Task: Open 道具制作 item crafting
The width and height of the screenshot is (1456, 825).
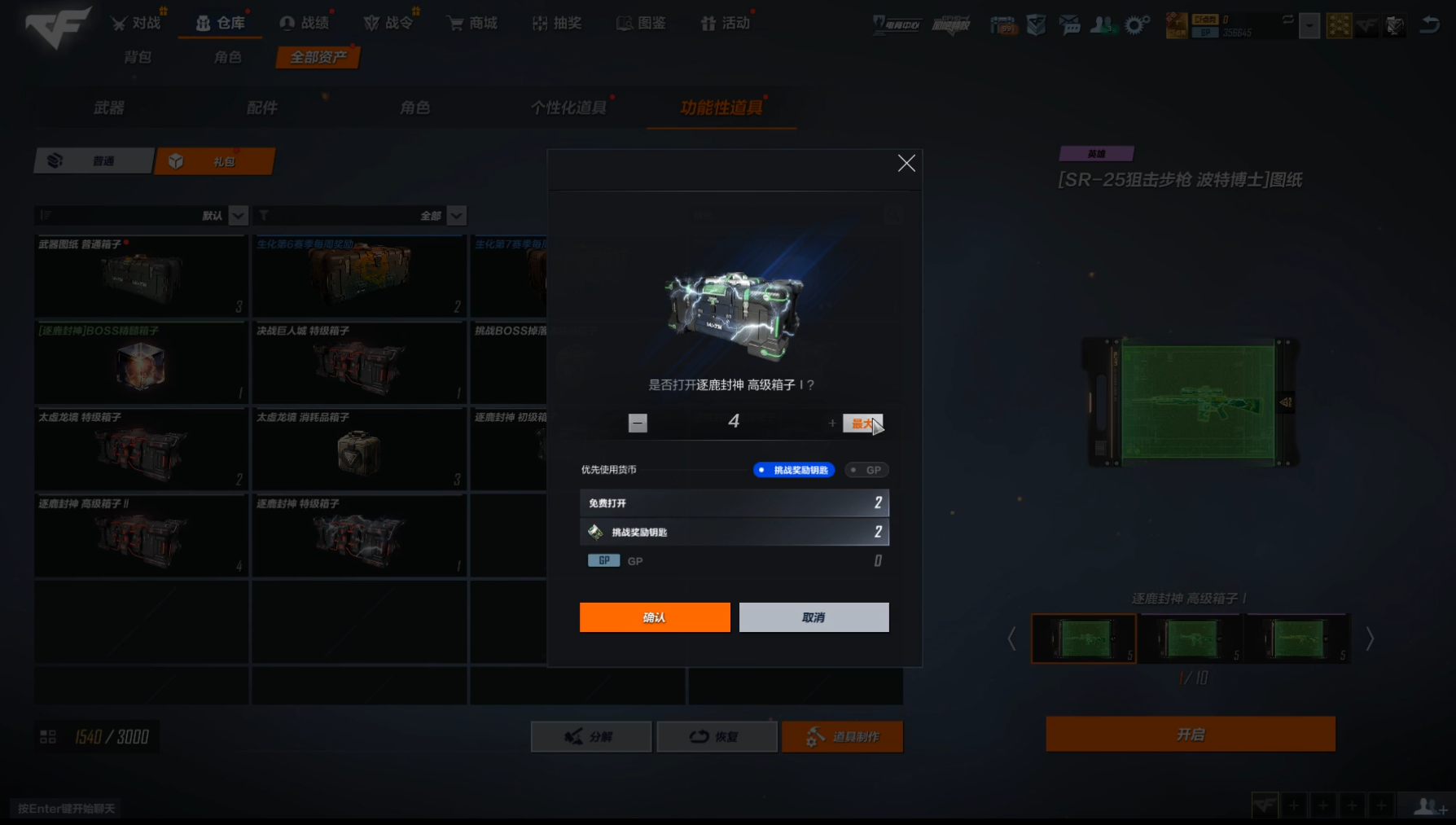Action: coord(842,736)
